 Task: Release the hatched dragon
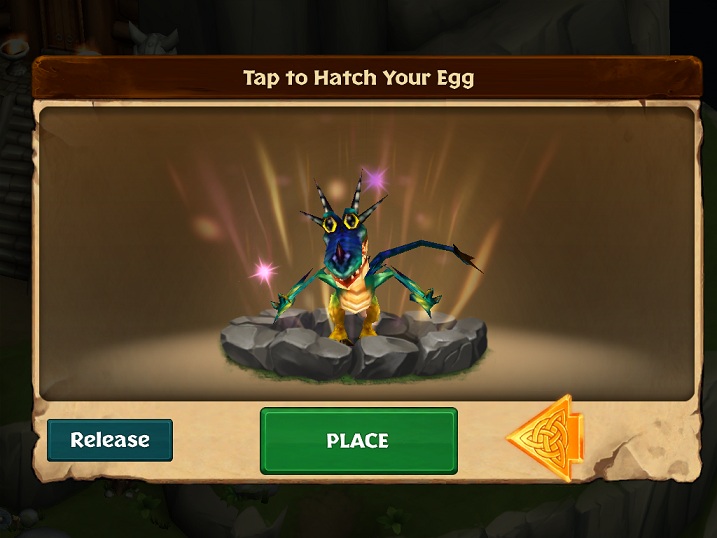(x=110, y=440)
